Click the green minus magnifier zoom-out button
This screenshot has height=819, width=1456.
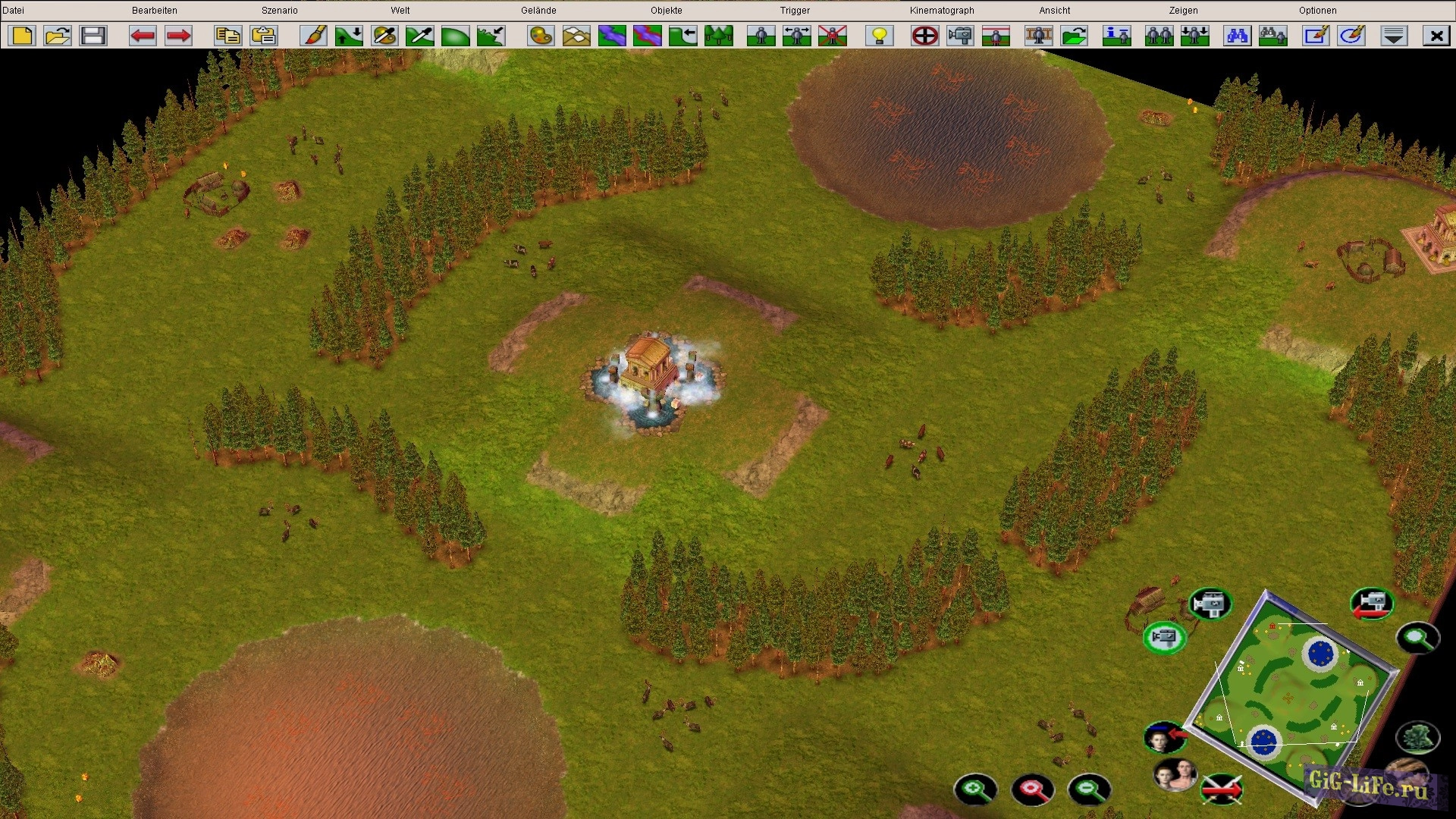(1089, 789)
